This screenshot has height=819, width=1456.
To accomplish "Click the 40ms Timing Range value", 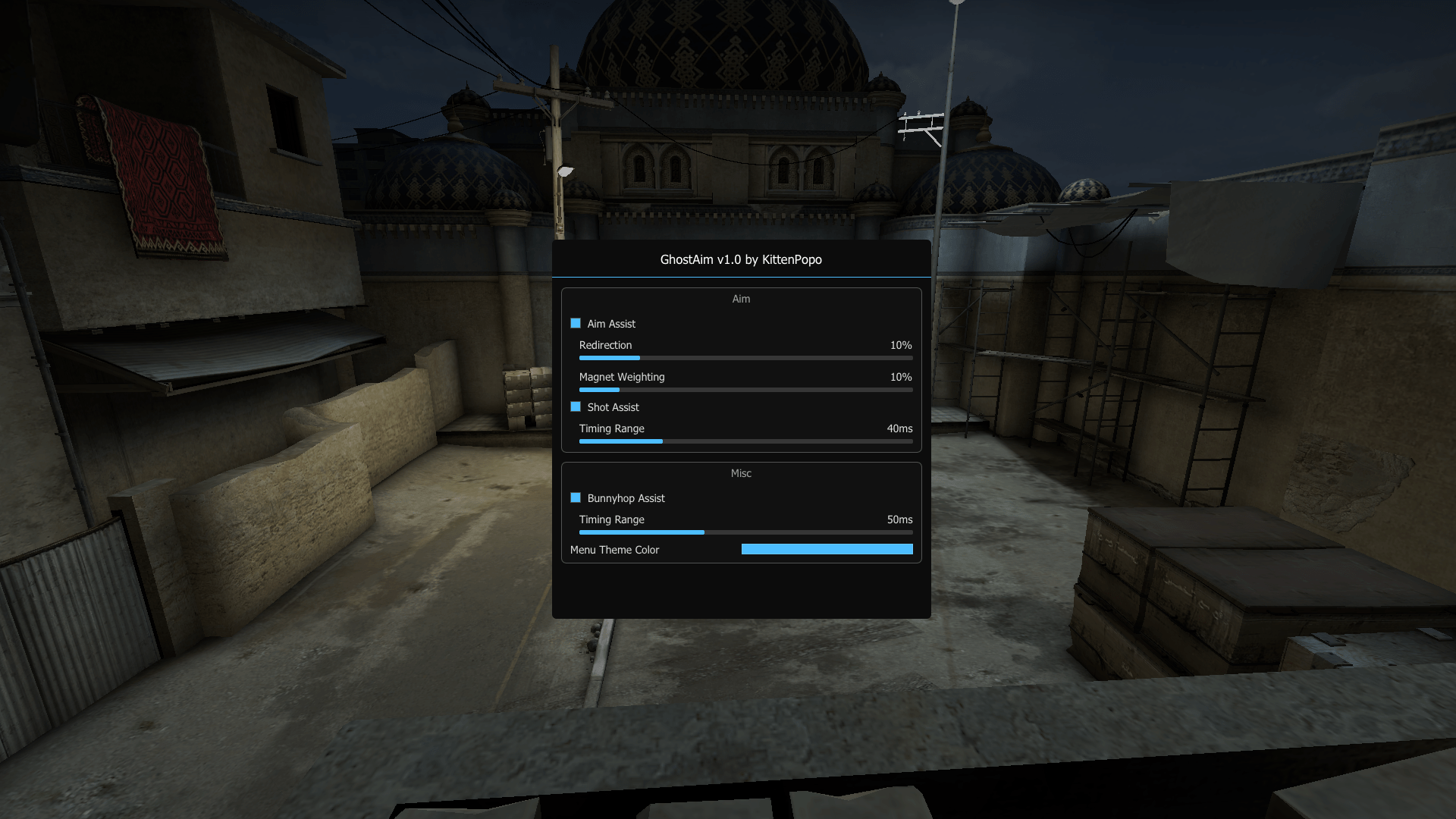I will click(899, 428).
